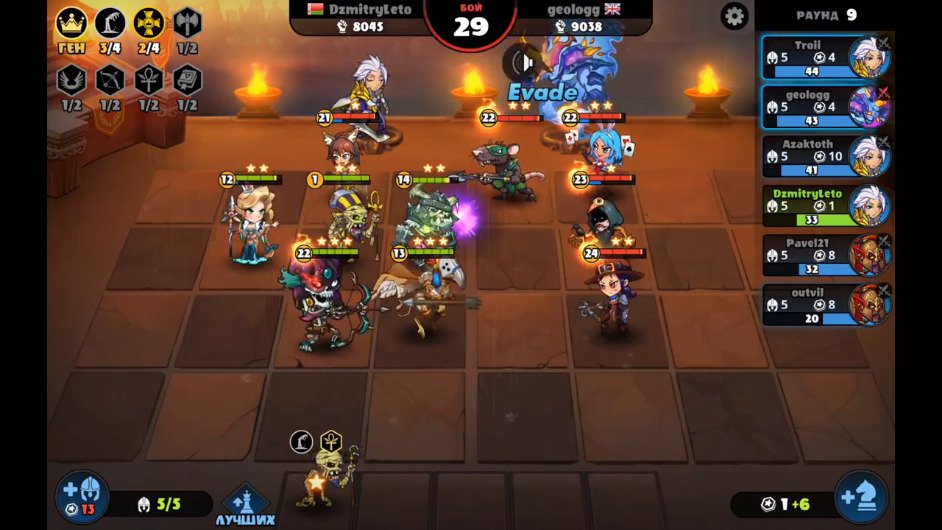Screen dimensions: 942x530
Task: View the spellbook synergy icon
Action: pyautogui.click(x=187, y=81)
